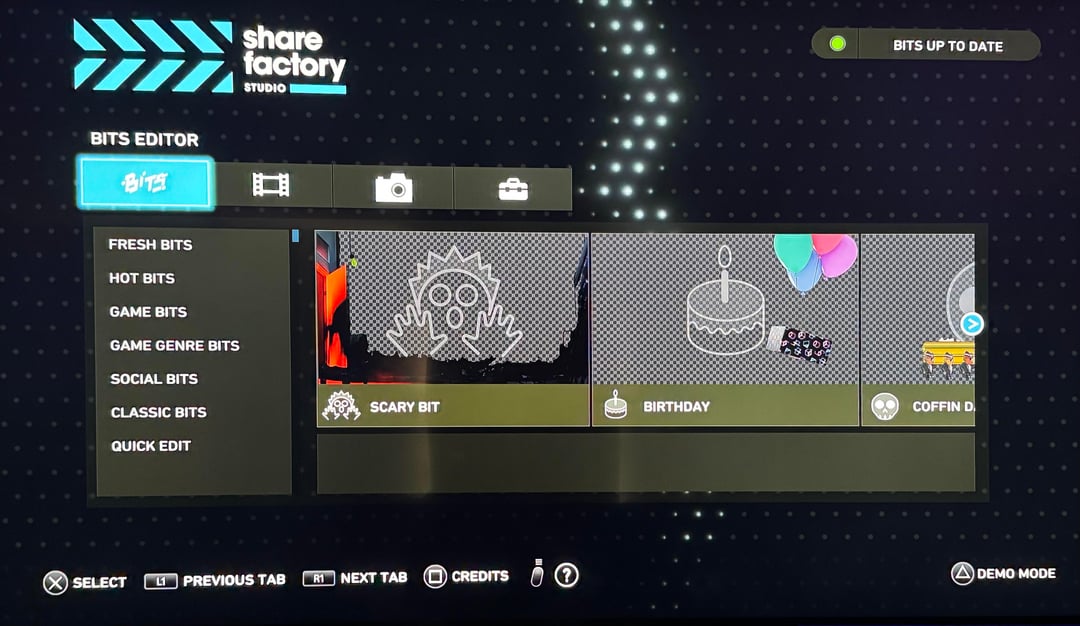
Task: Select the Fresh Bits category
Action: tap(151, 244)
